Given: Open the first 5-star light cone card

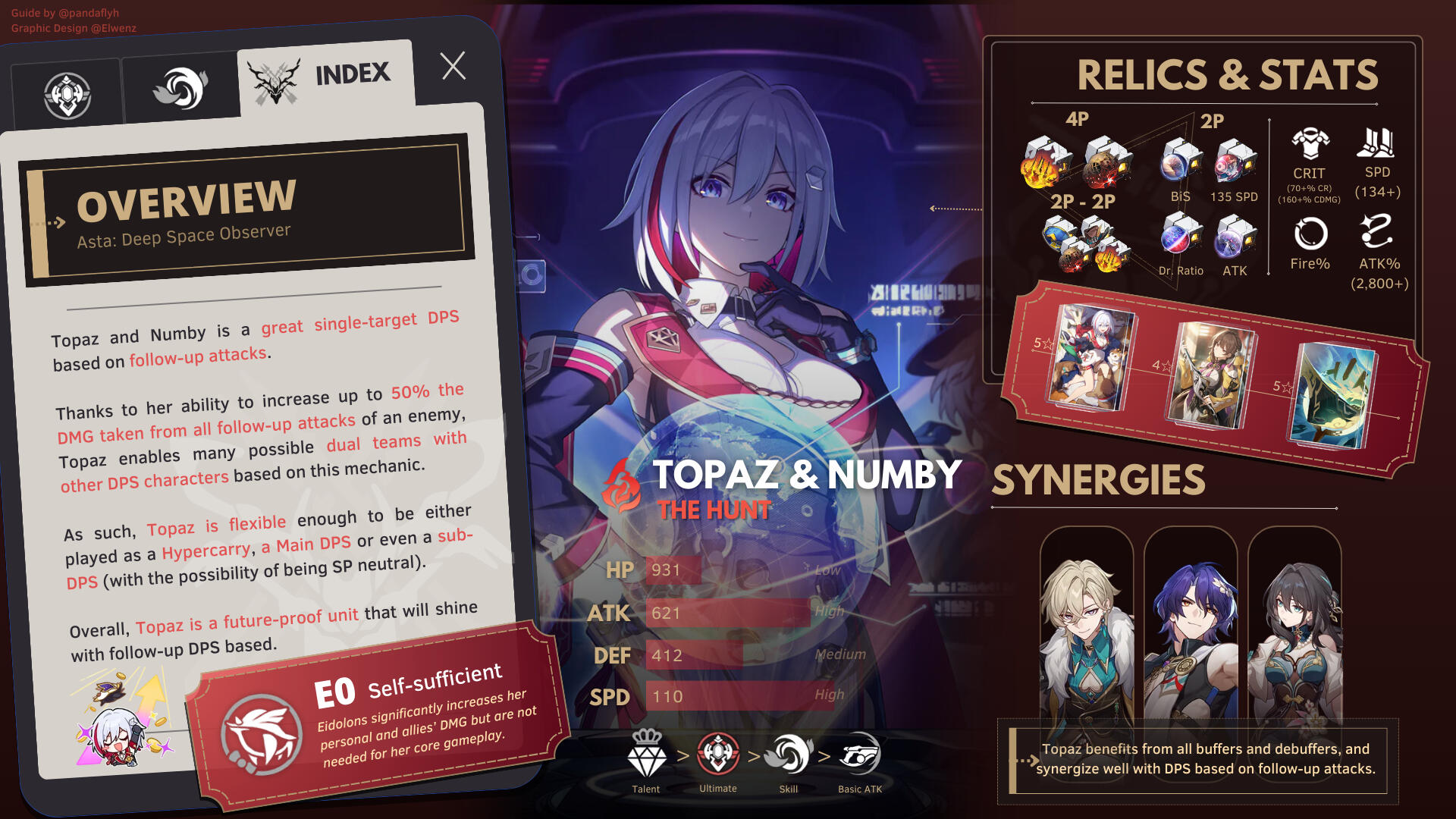Looking at the screenshot, I should click(x=1090, y=356).
